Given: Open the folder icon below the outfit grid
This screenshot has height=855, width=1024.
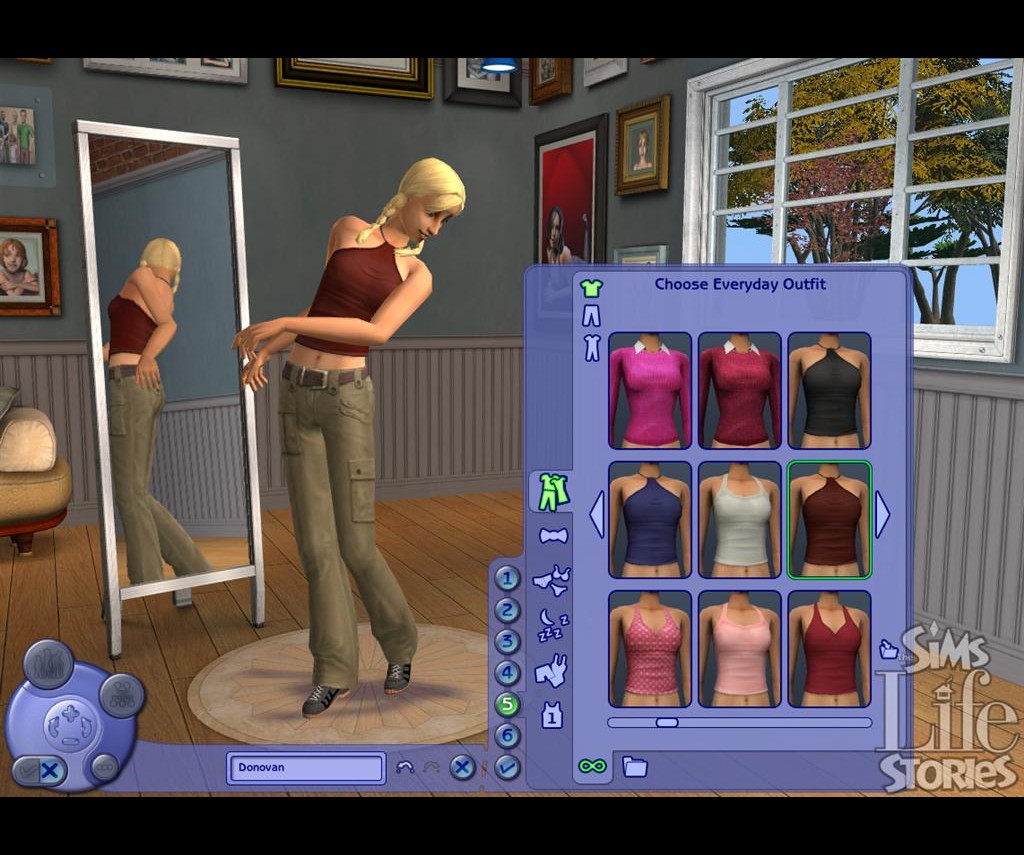Looking at the screenshot, I should (x=635, y=767).
